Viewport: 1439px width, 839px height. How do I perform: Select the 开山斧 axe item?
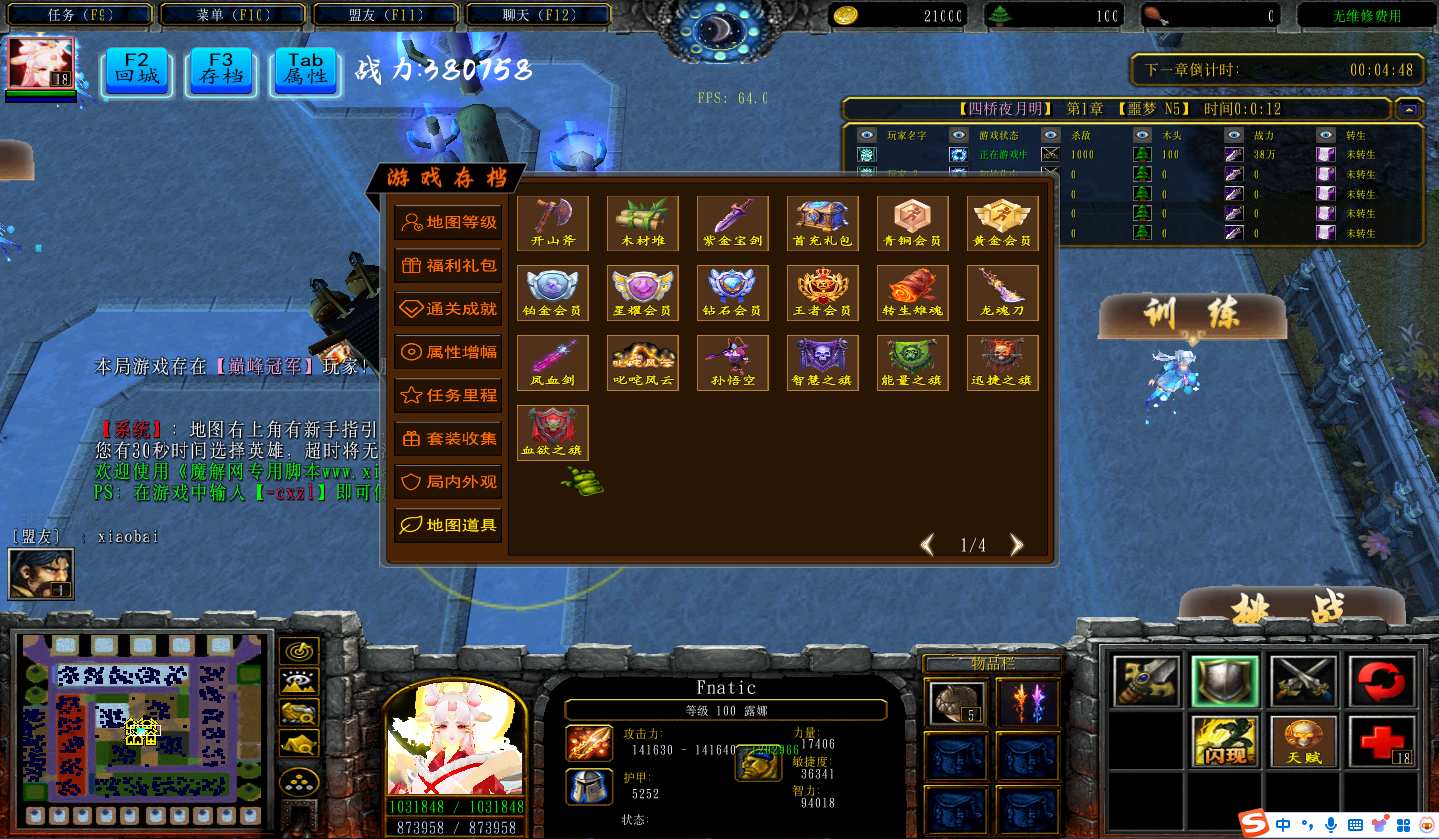coord(553,223)
